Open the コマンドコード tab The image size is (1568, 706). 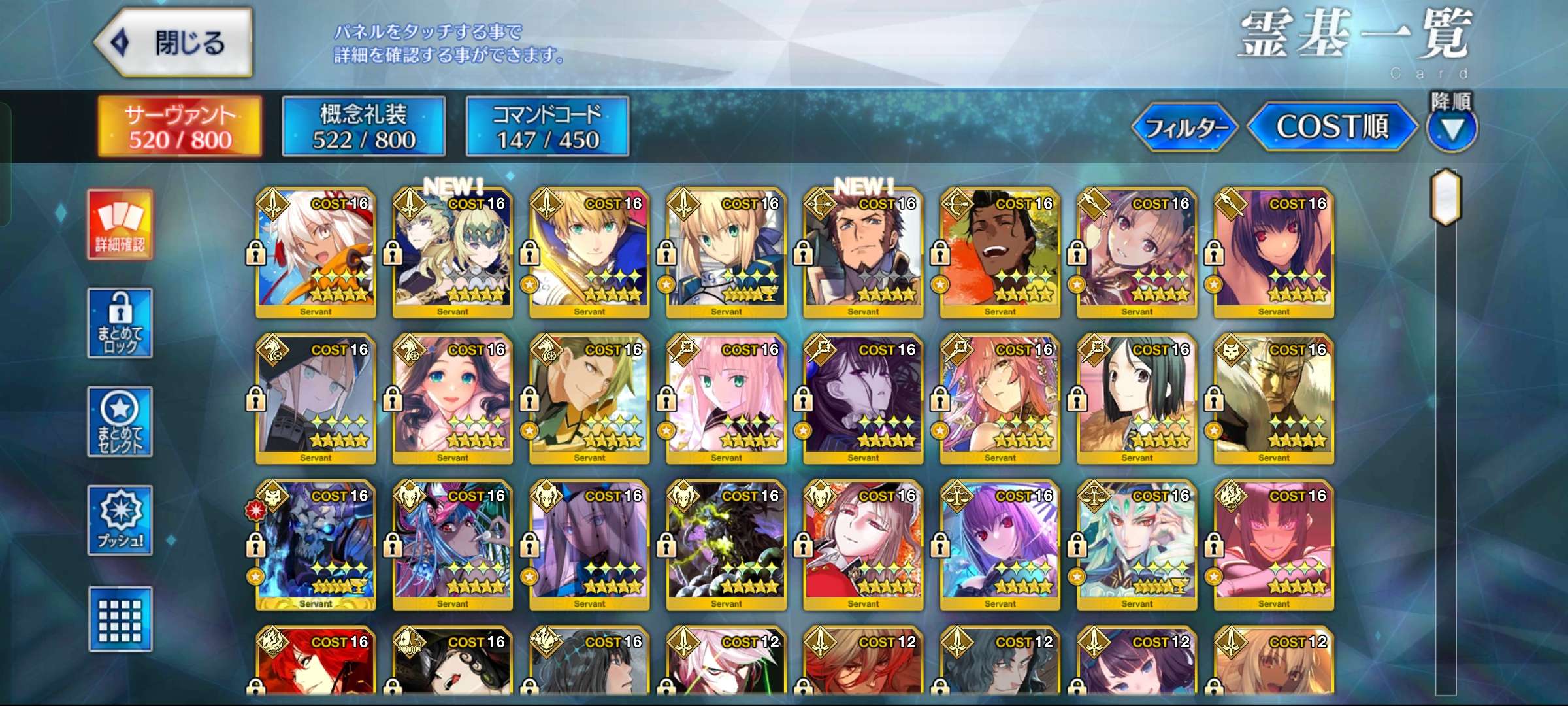point(547,126)
